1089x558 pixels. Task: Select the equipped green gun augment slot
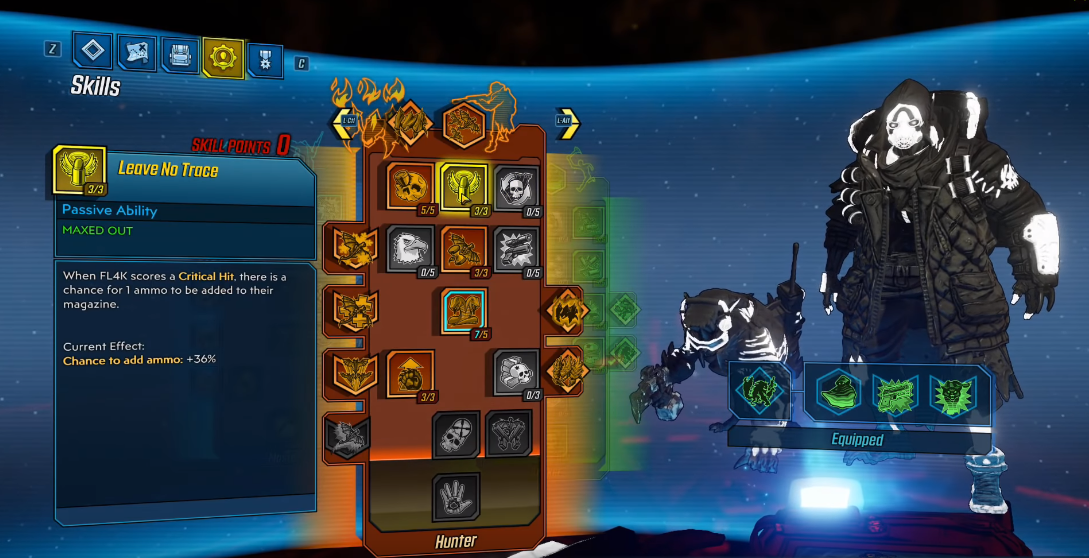[893, 392]
